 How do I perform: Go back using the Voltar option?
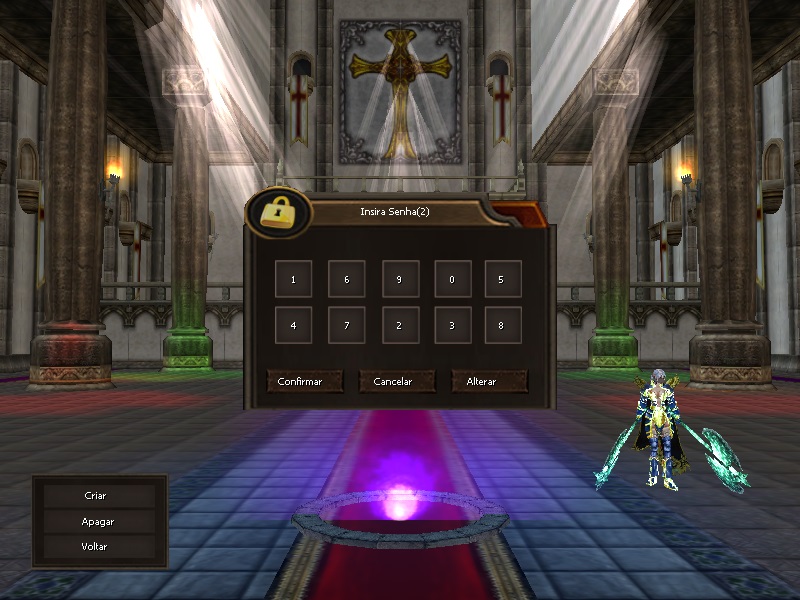coord(96,547)
